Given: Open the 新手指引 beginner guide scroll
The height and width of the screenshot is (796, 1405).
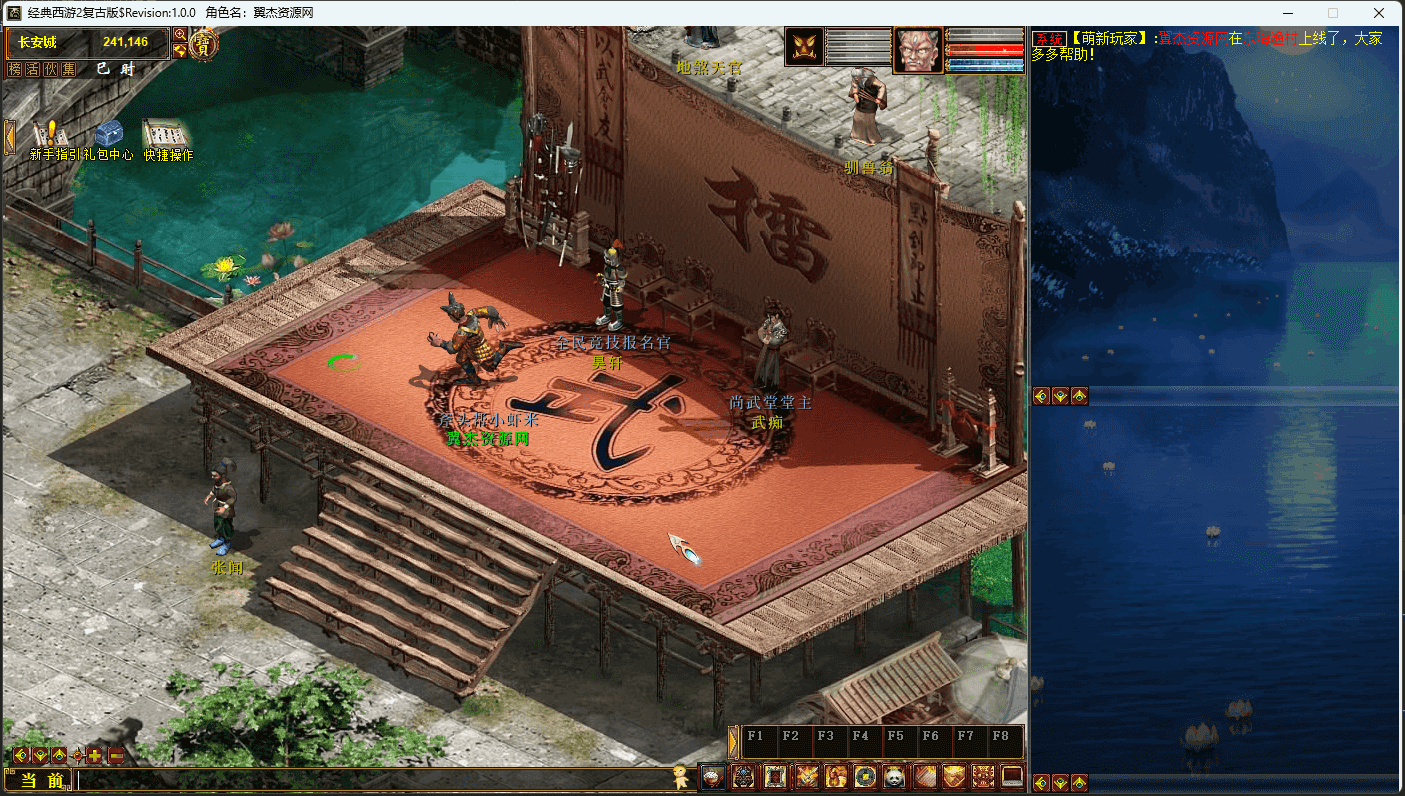Looking at the screenshot, I should coord(47,136).
